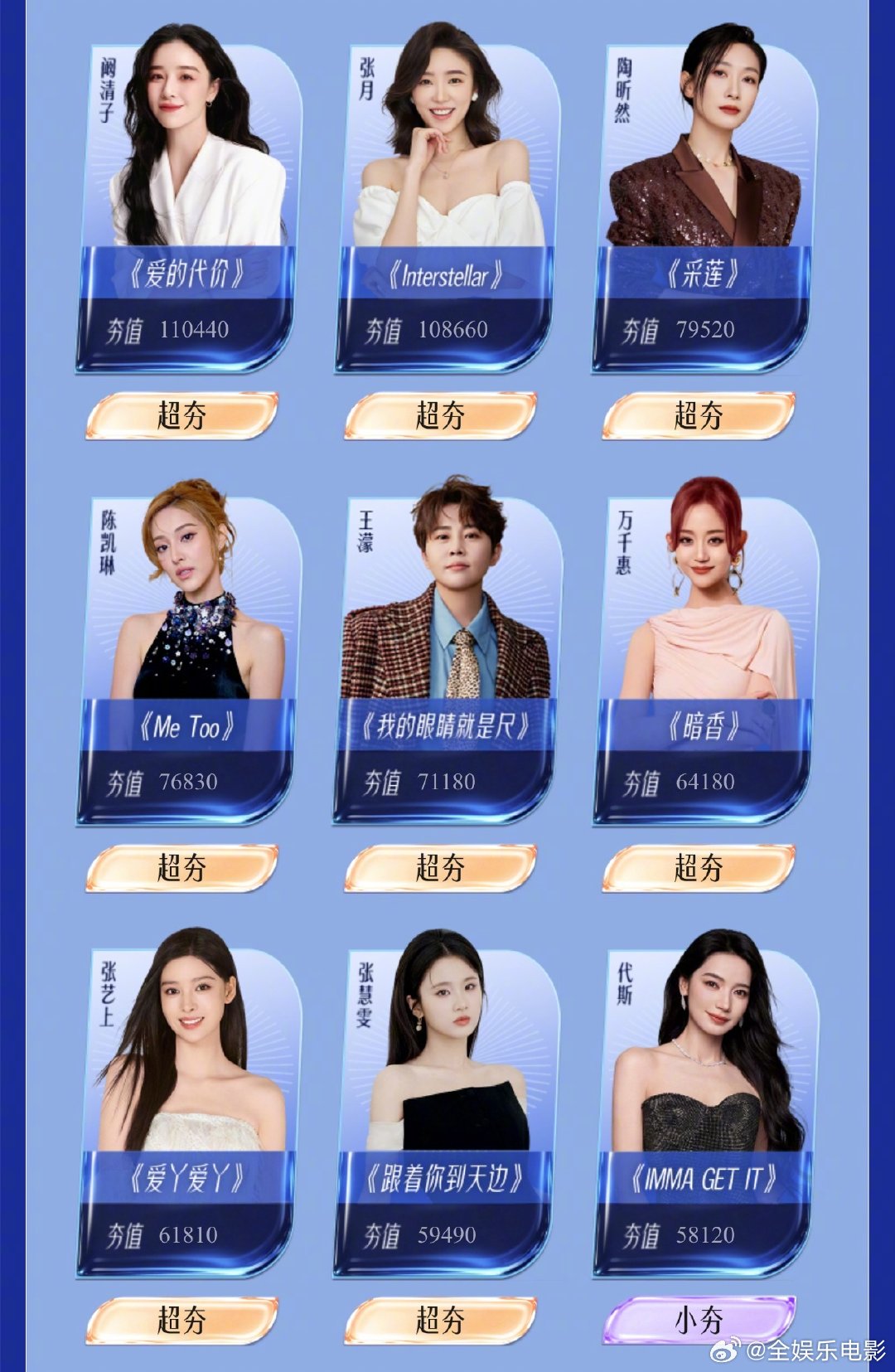
Task: Tap the 超夯 button below 《Interstellar》
Action: (x=440, y=415)
